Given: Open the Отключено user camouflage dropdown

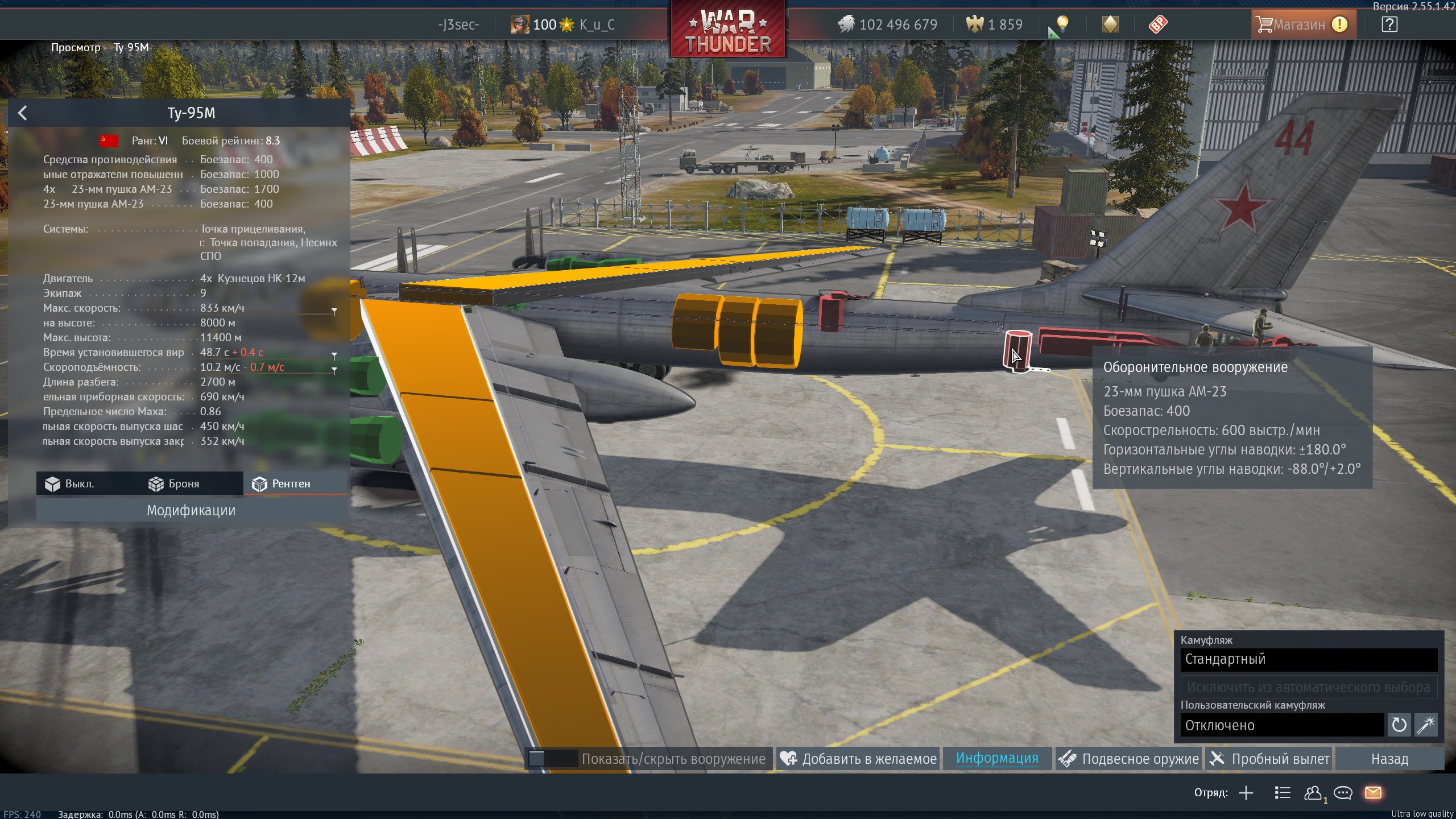Looking at the screenshot, I should [x=1282, y=725].
